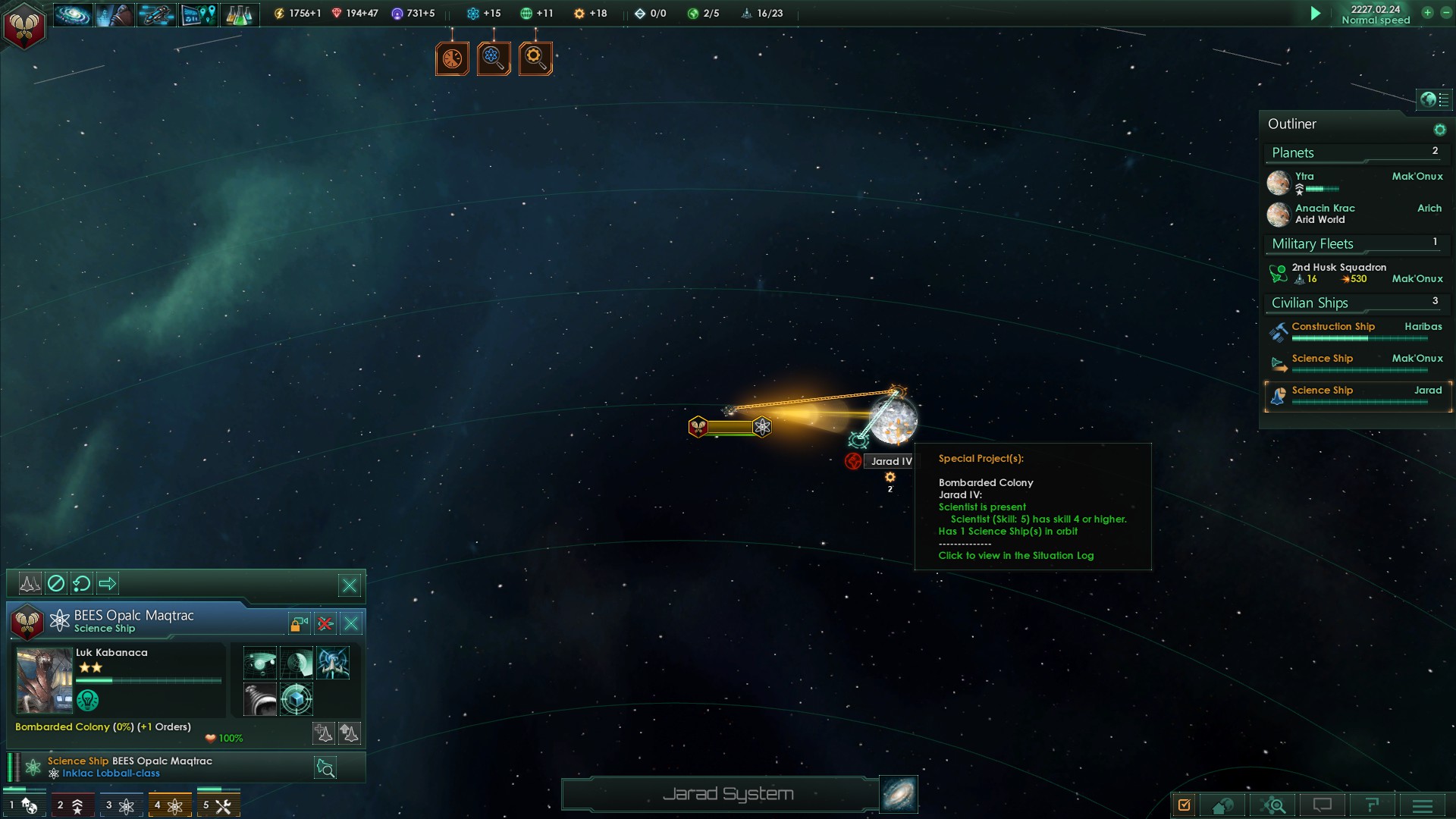Click the stop orders circle-slash button
The height and width of the screenshot is (819, 1456).
[x=56, y=583]
